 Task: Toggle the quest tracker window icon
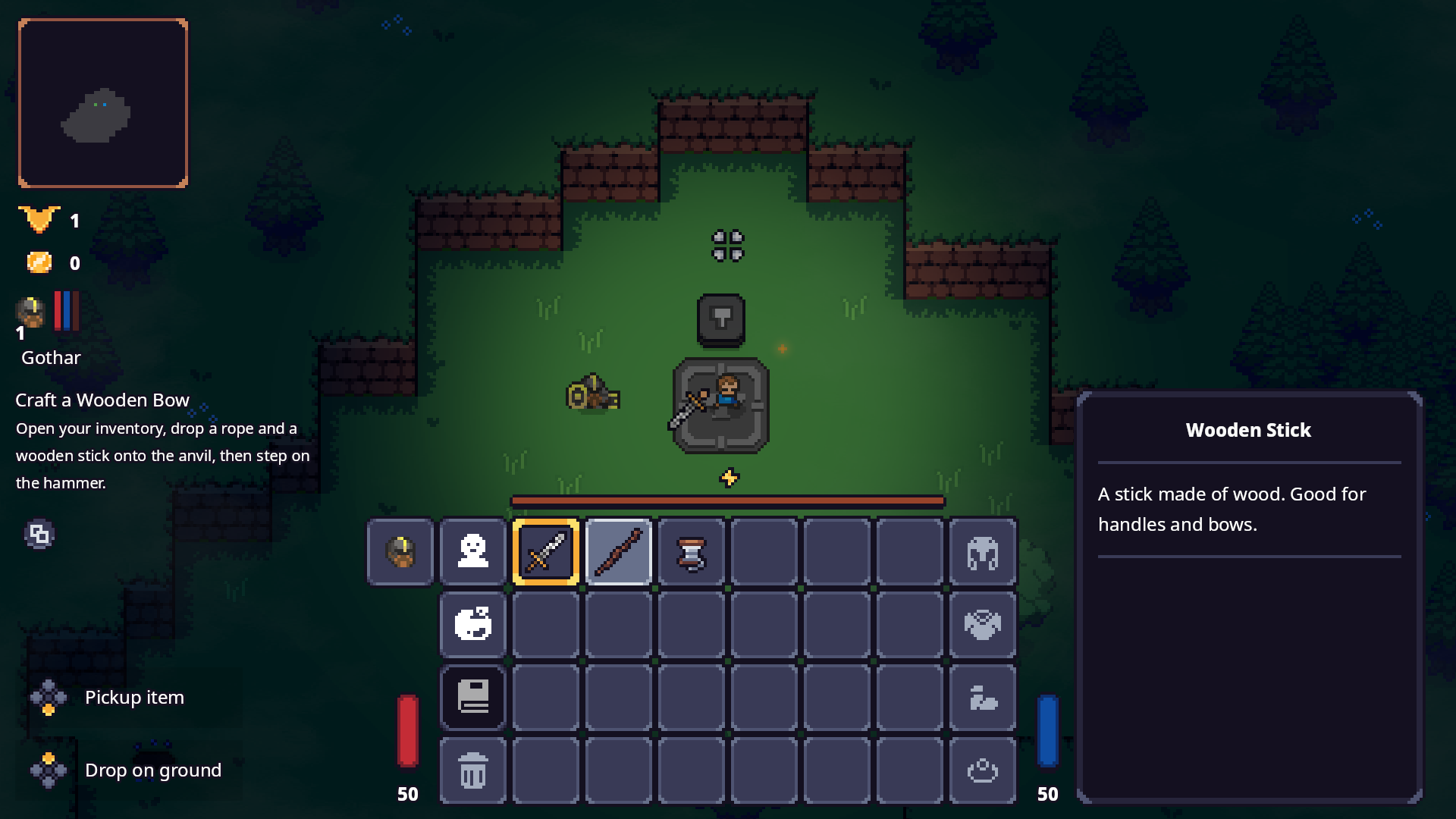click(39, 535)
